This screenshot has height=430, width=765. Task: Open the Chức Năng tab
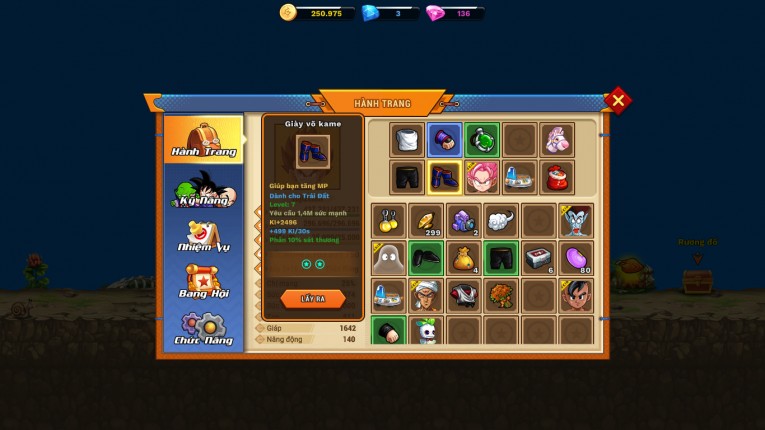click(204, 328)
